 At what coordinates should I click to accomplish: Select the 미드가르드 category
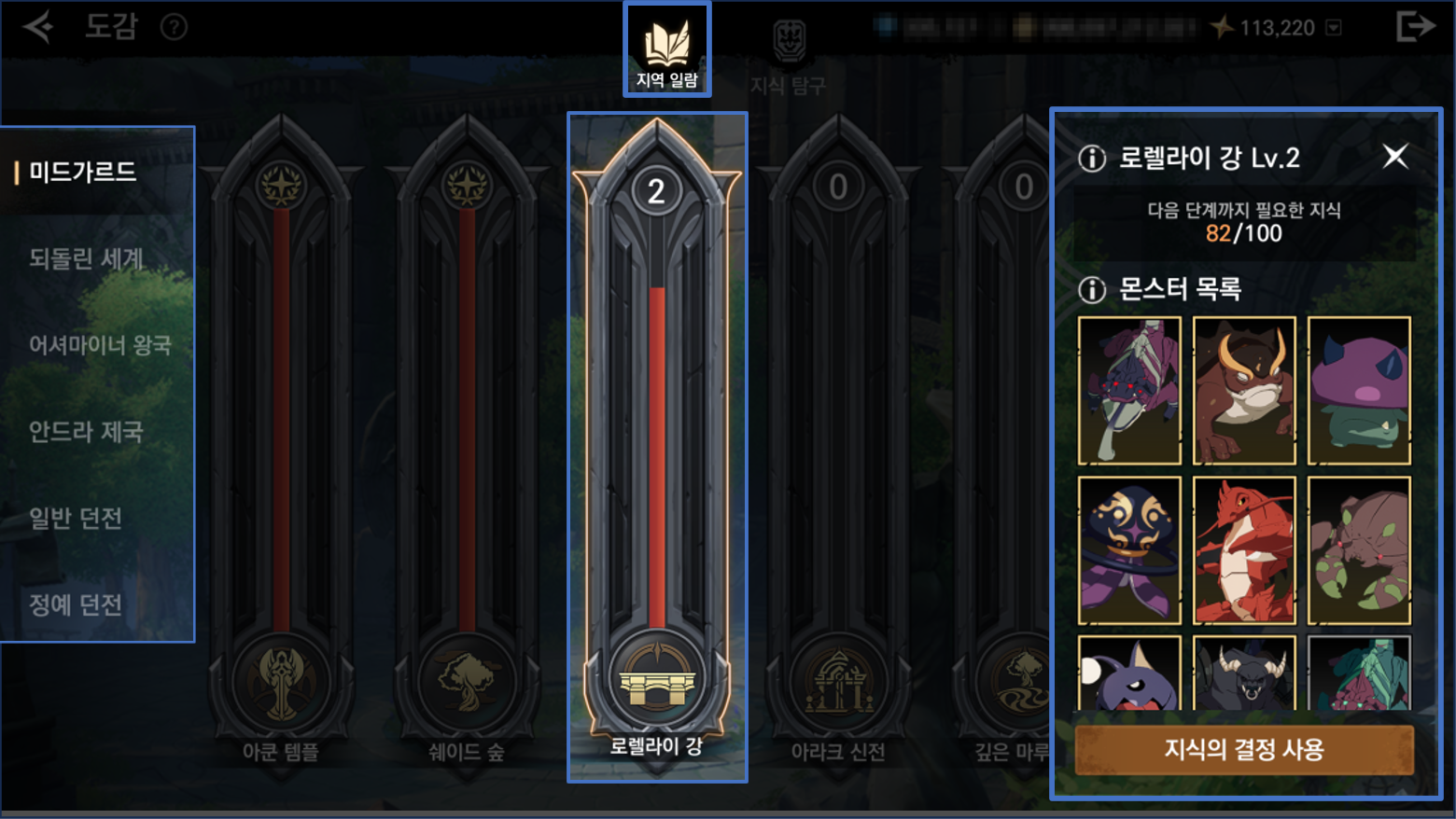click(83, 172)
